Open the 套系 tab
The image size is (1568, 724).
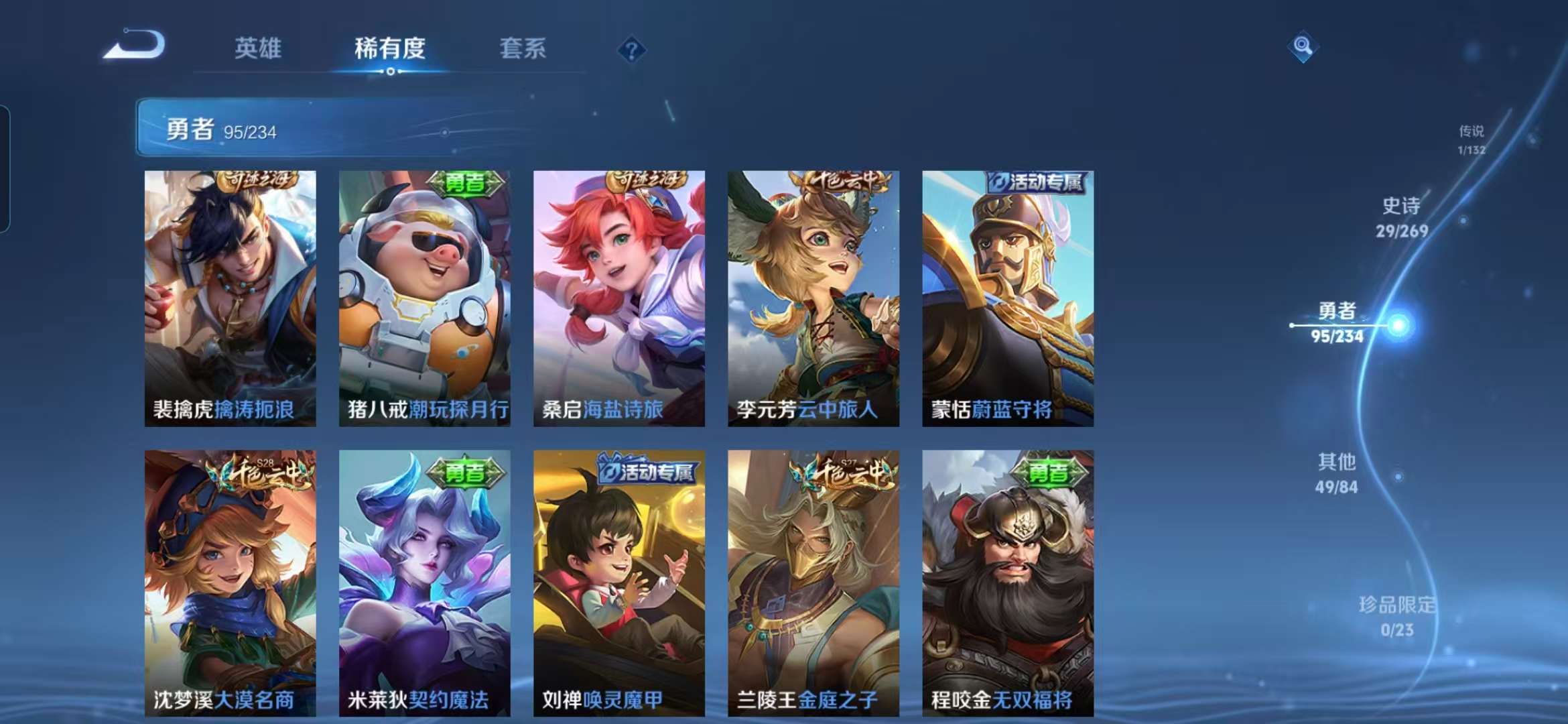[x=523, y=48]
